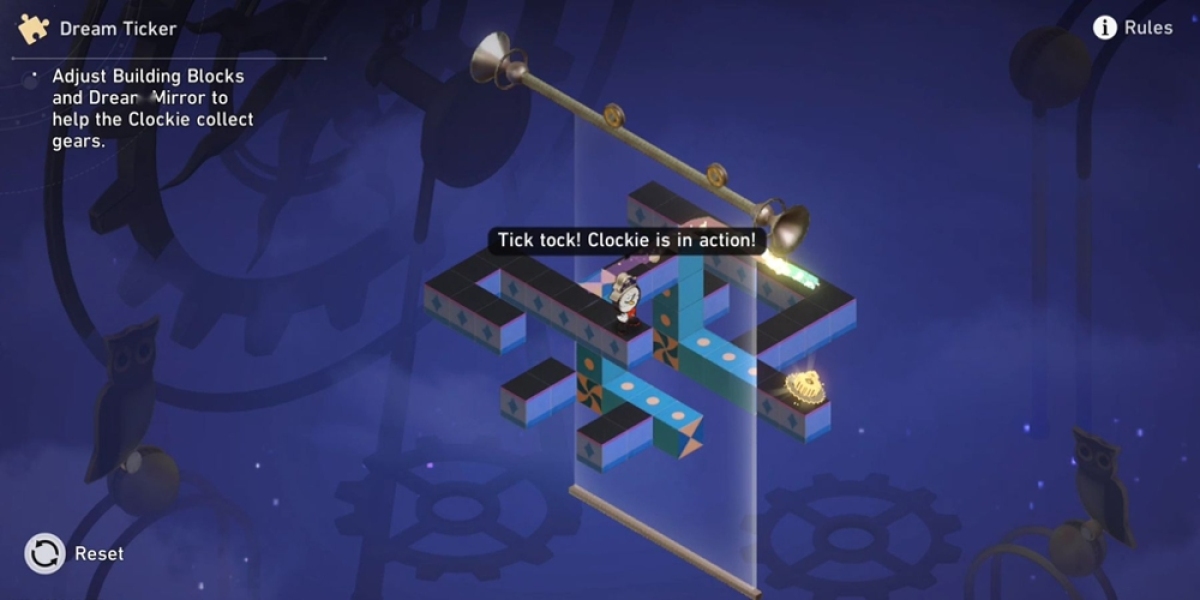
Task: Reset the Dream Ticker puzzle
Action: (46, 553)
